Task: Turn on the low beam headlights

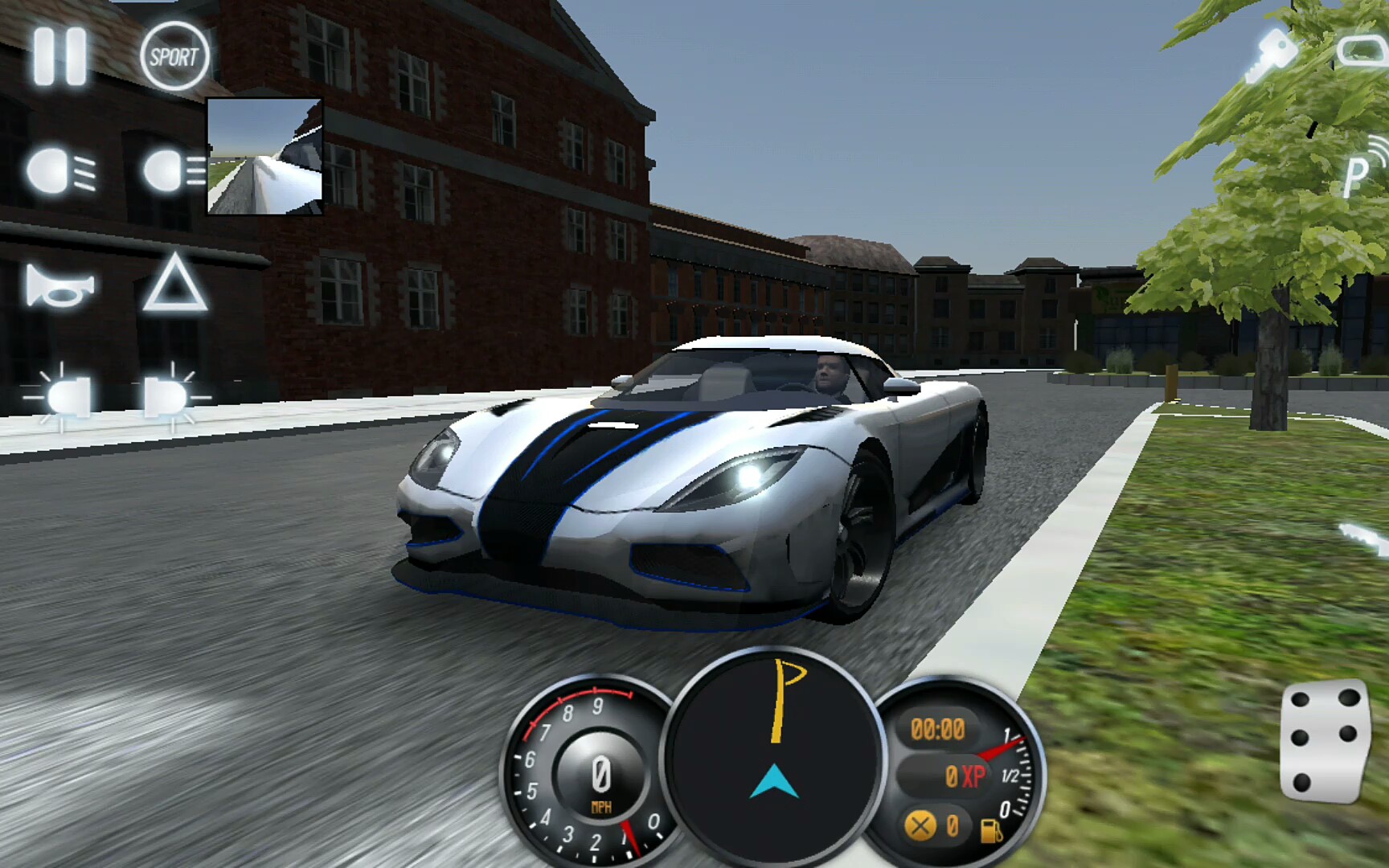Action: (x=62, y=171)
